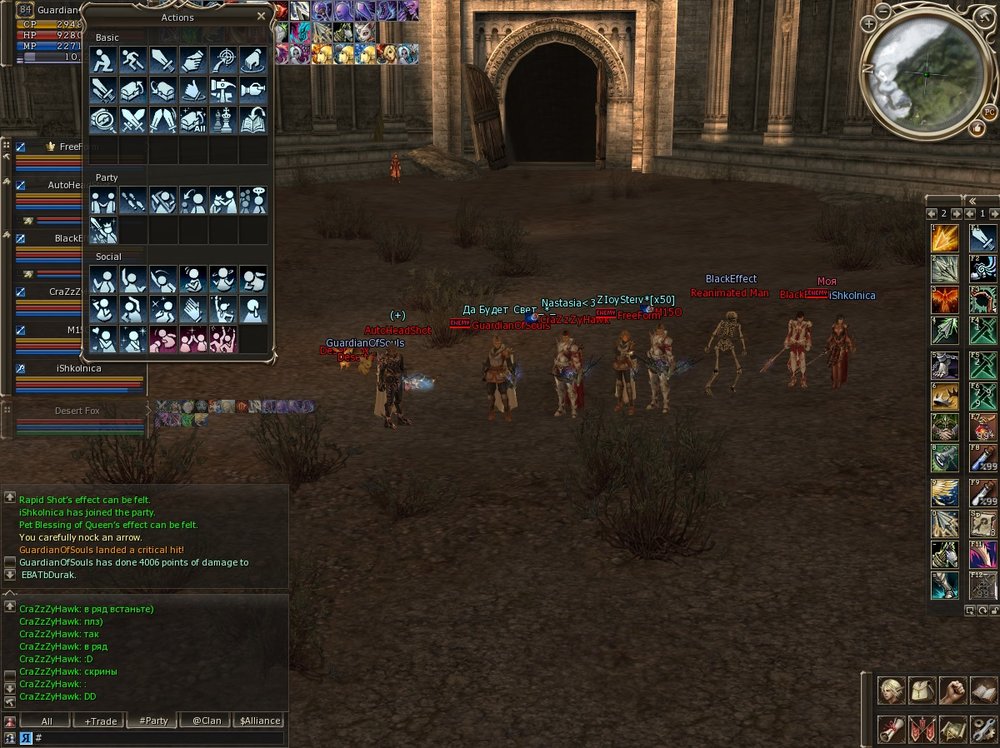
Task: Use the pink heart social emote
Action: [163, 339]
